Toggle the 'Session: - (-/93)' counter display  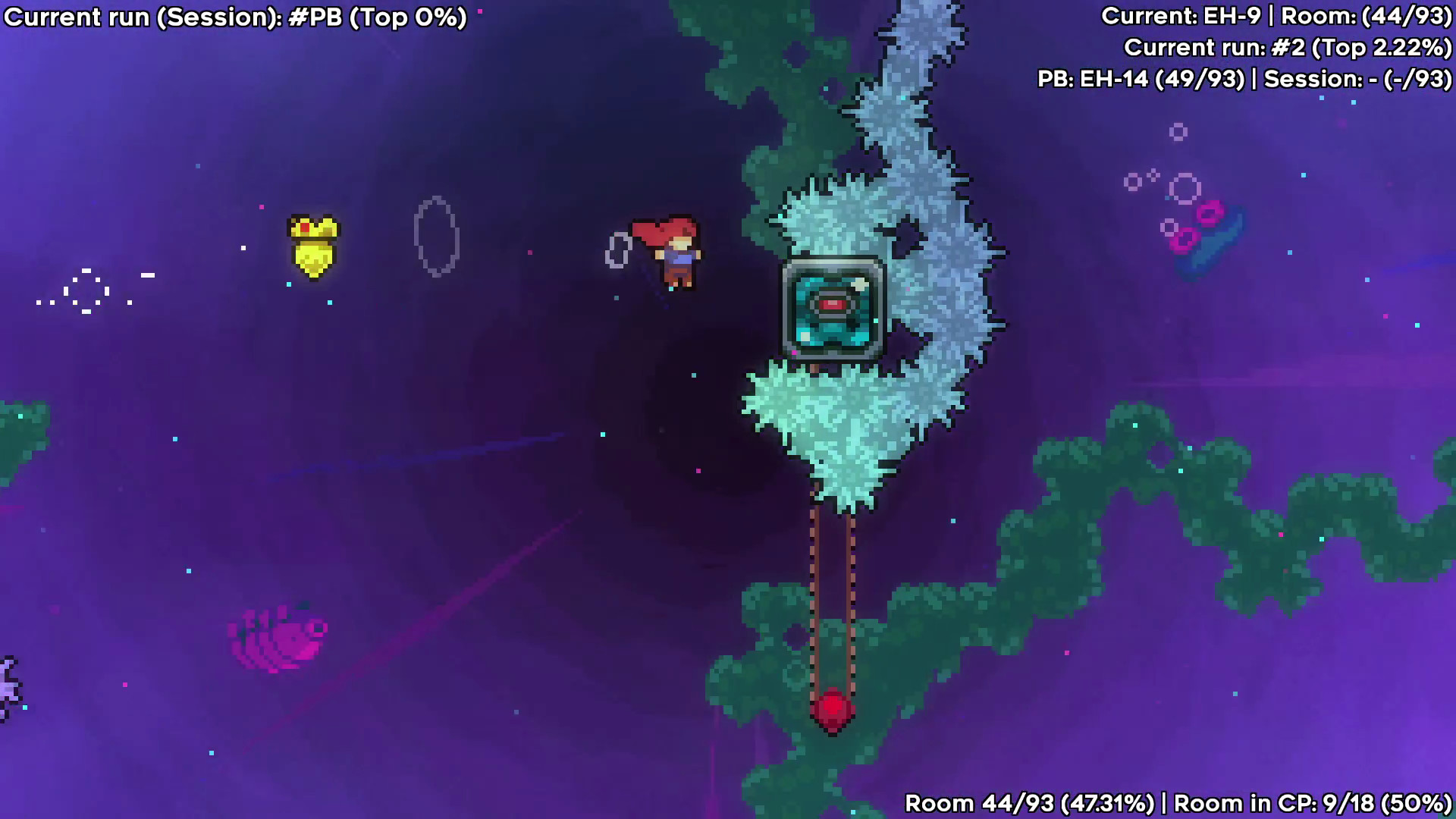pyautogui.click(x=1357, y=80)
